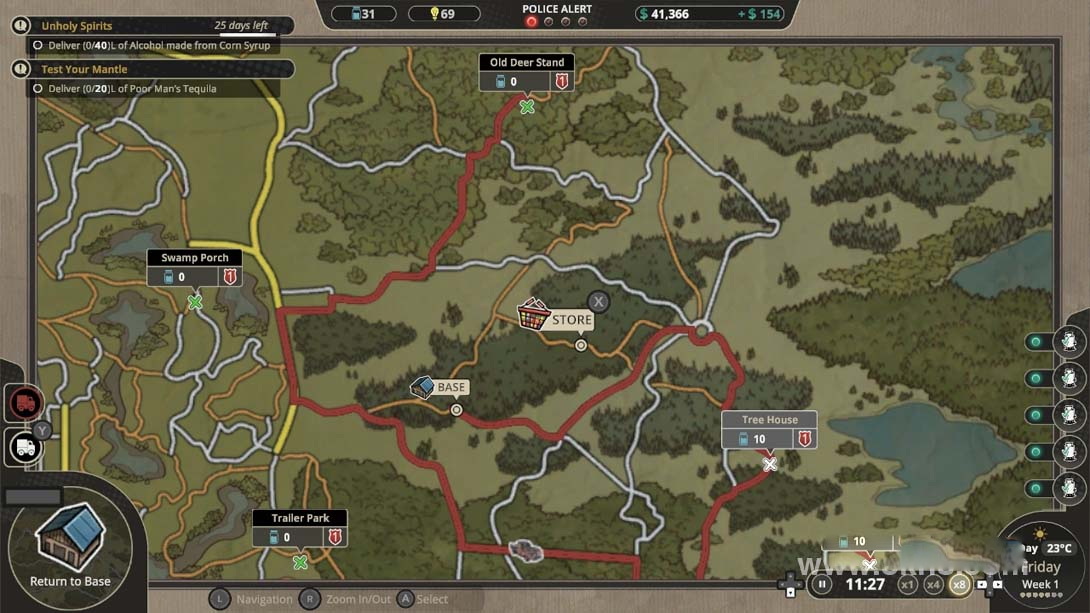Select the Tree House delivery point

pyautogui.click(x=770, y=464)
